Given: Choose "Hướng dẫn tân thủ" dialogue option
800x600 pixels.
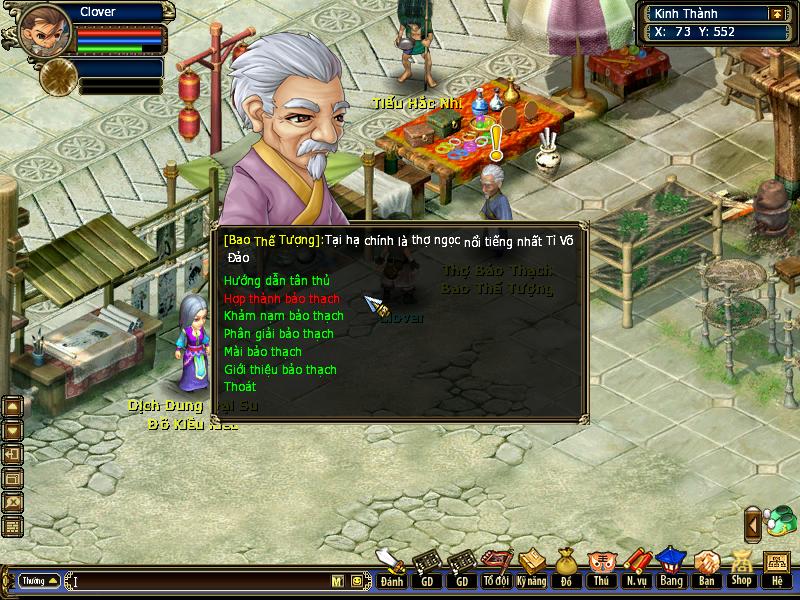Looking at the screenshot, I should [x=276, y=281].
